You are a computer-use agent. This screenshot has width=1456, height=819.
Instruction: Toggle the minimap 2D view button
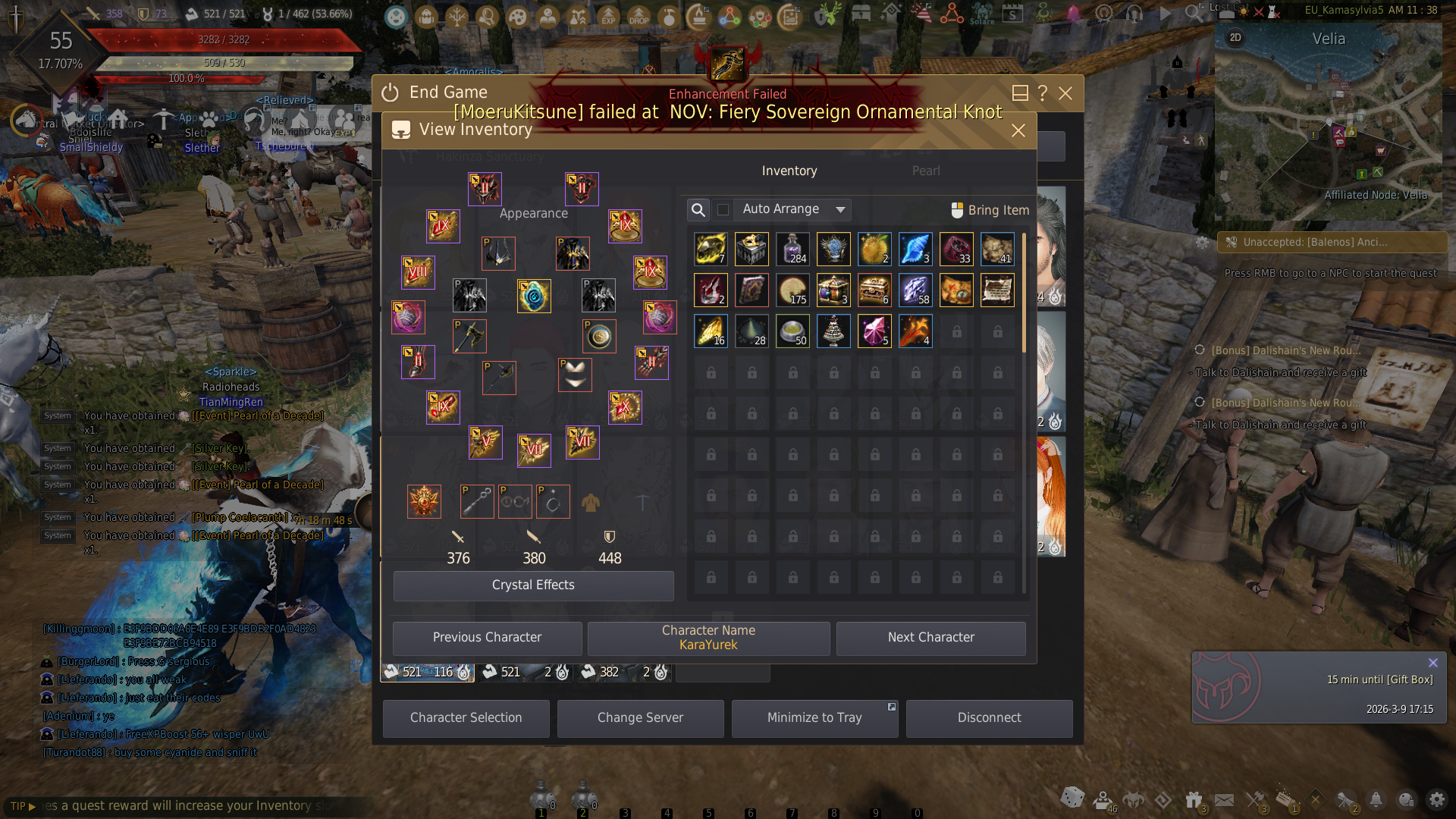1235,38
